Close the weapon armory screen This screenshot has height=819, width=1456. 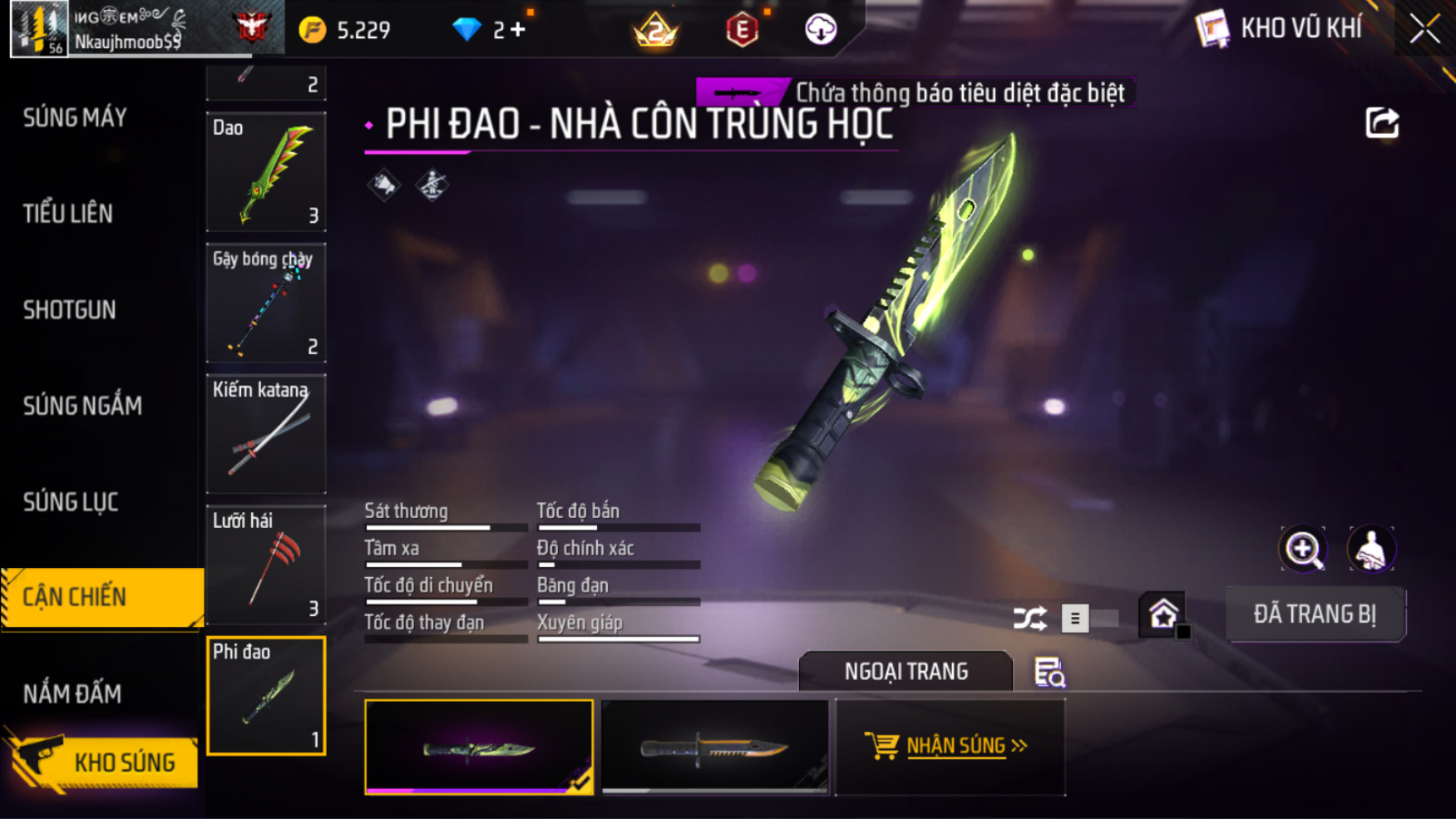(1424, 29)
